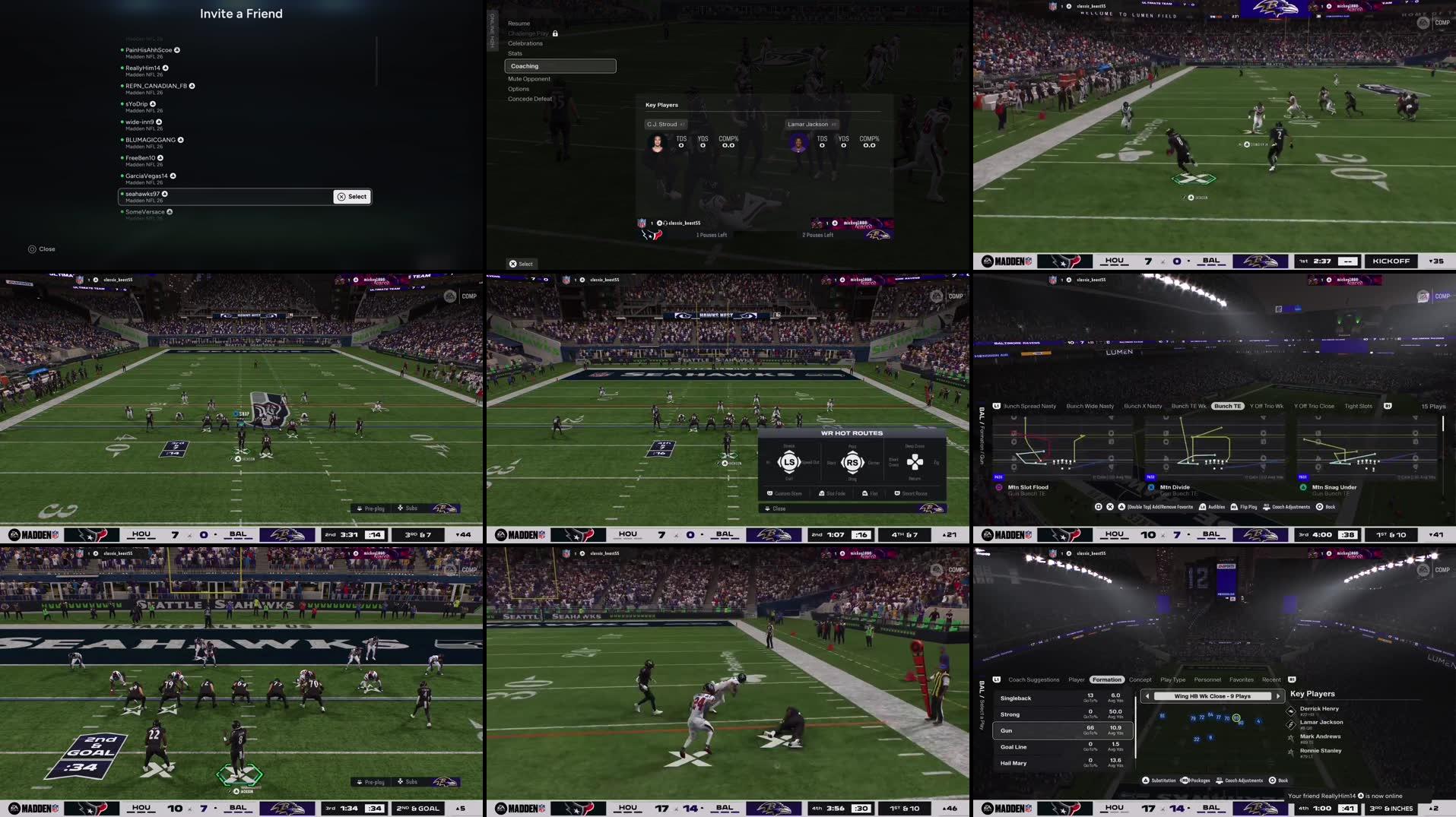Viewport: 1456px width, 817px height.
Task: Choose the Bunch TE play grouping
Action: 1227,406
